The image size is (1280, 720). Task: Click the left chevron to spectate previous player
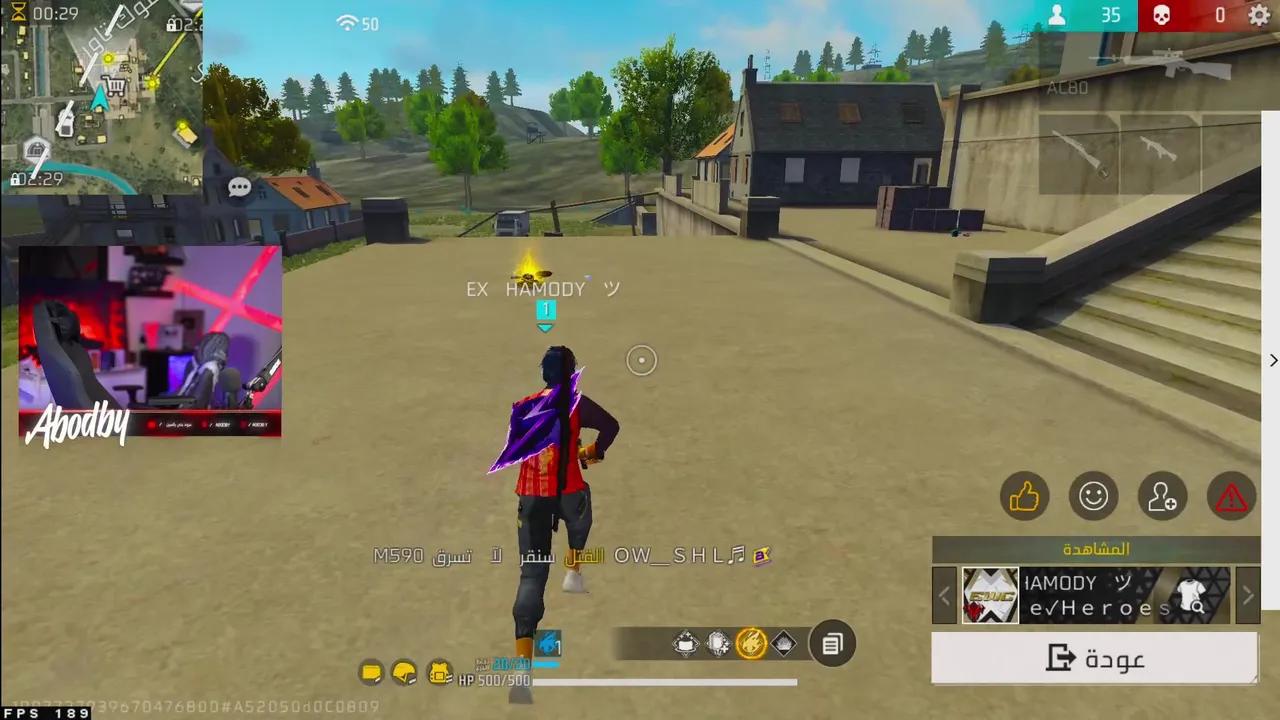(943, 595)
